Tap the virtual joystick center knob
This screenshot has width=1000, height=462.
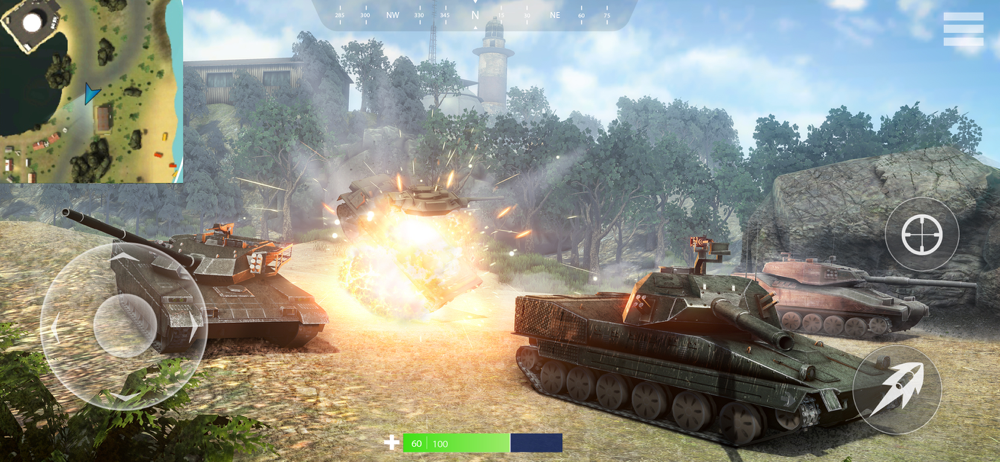(124, 326)
